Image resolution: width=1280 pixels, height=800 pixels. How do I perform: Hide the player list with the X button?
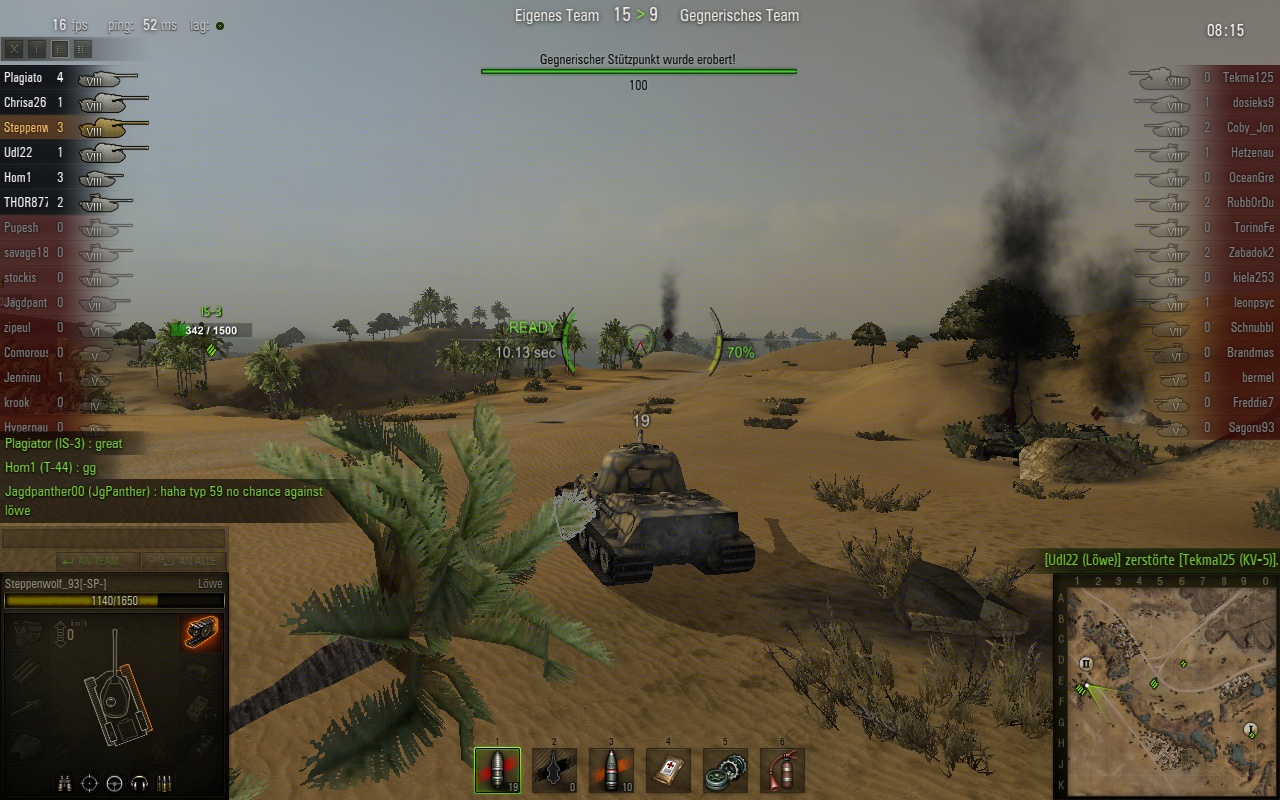click(x=14, y=48)
